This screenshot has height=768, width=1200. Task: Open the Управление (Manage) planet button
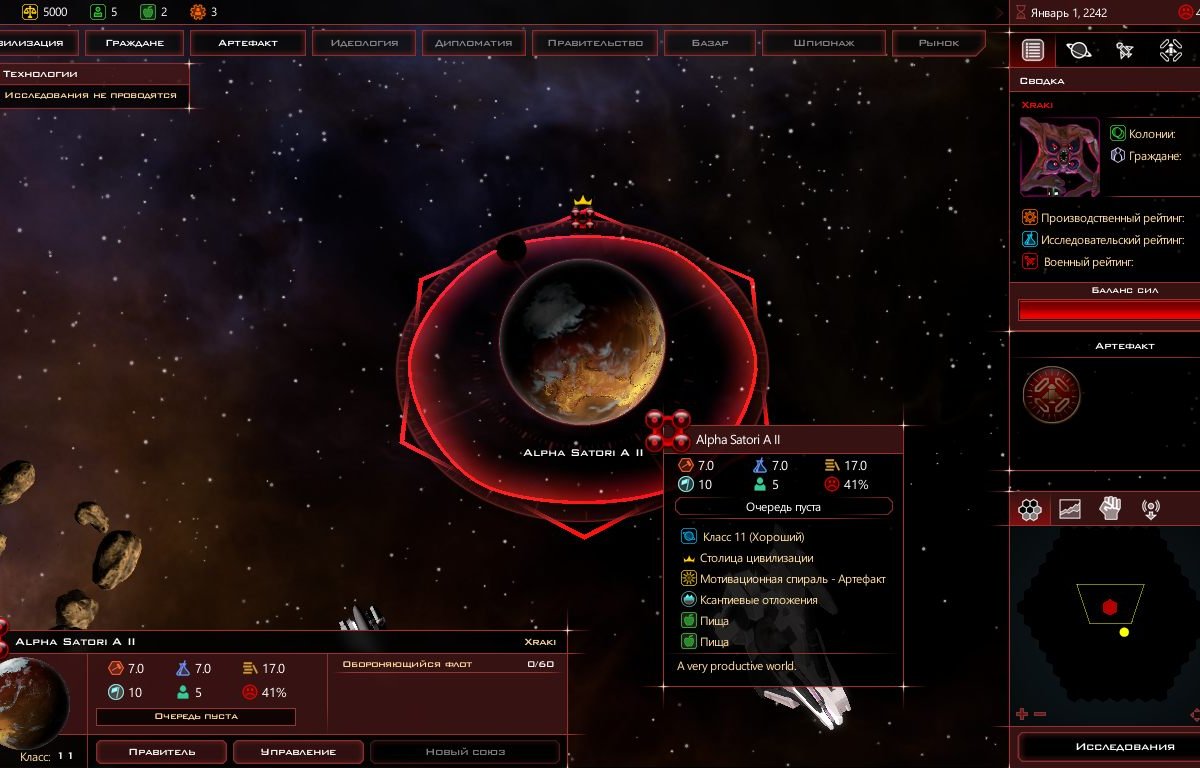(x=298, y=752)
